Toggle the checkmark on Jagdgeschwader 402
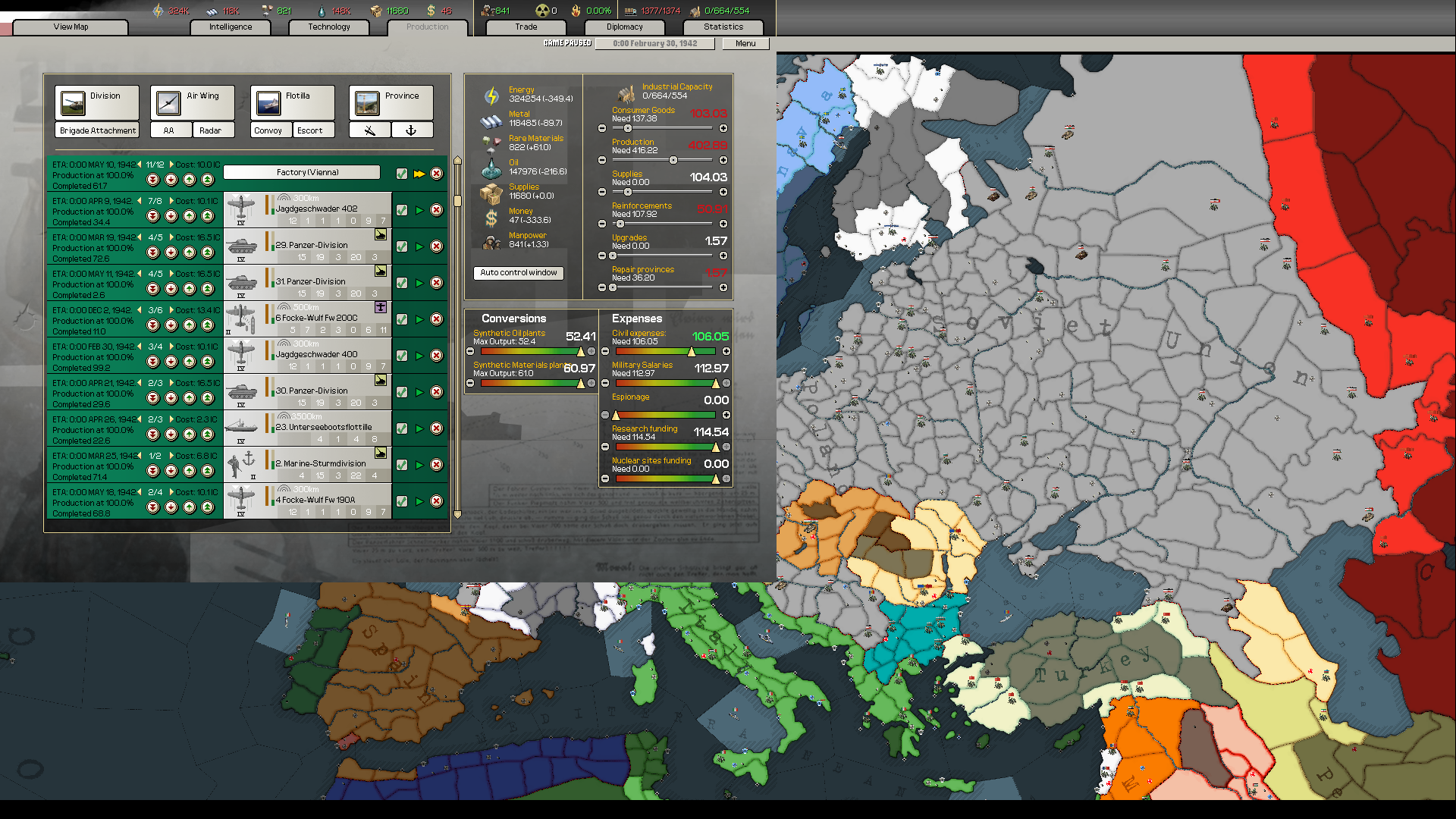This screenshot has width=1456, height=819. (x=401, y=209)
